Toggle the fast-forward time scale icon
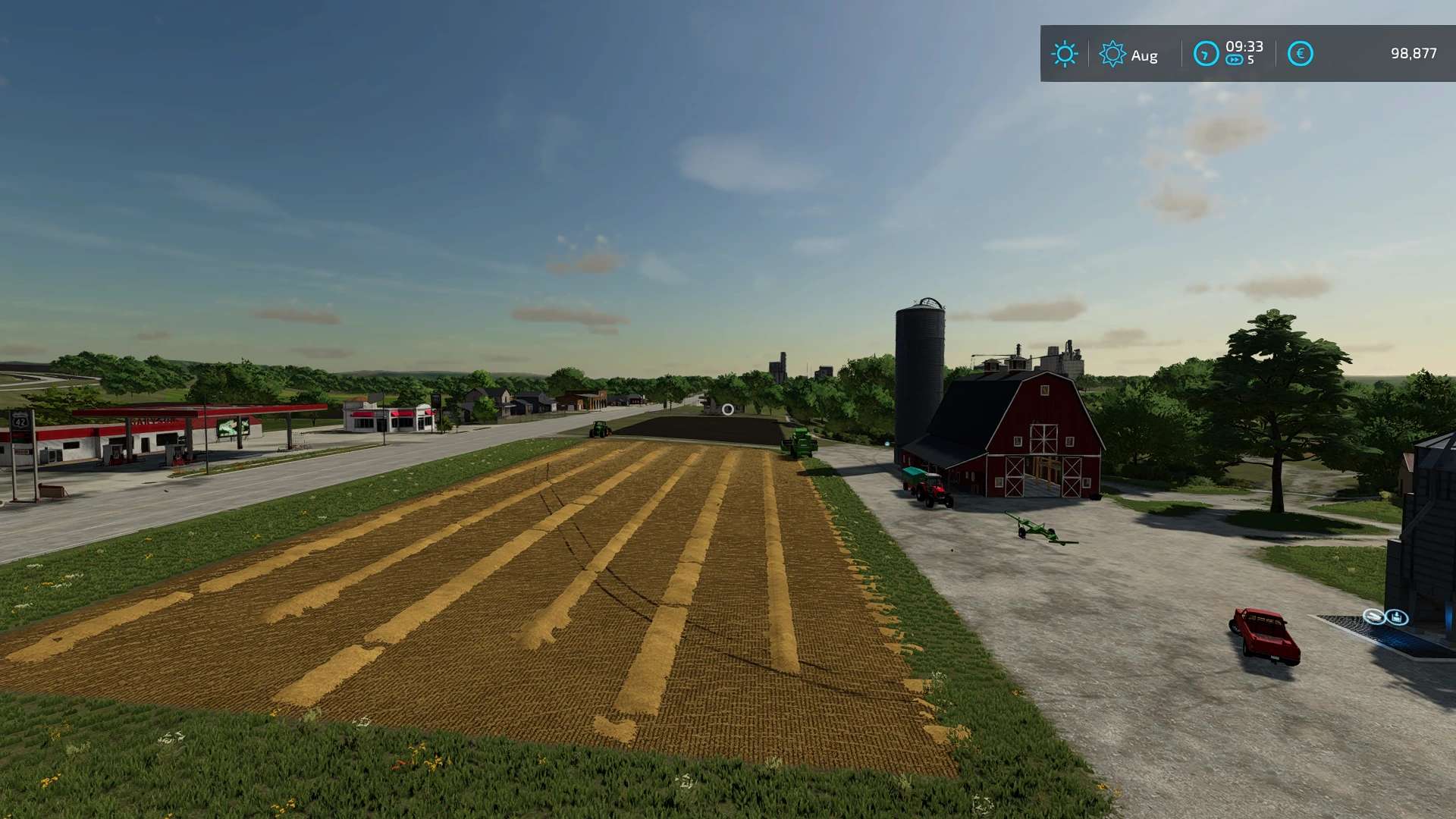The width and height of the screenshot is (1456, 819). click(x=1235, y=61)
